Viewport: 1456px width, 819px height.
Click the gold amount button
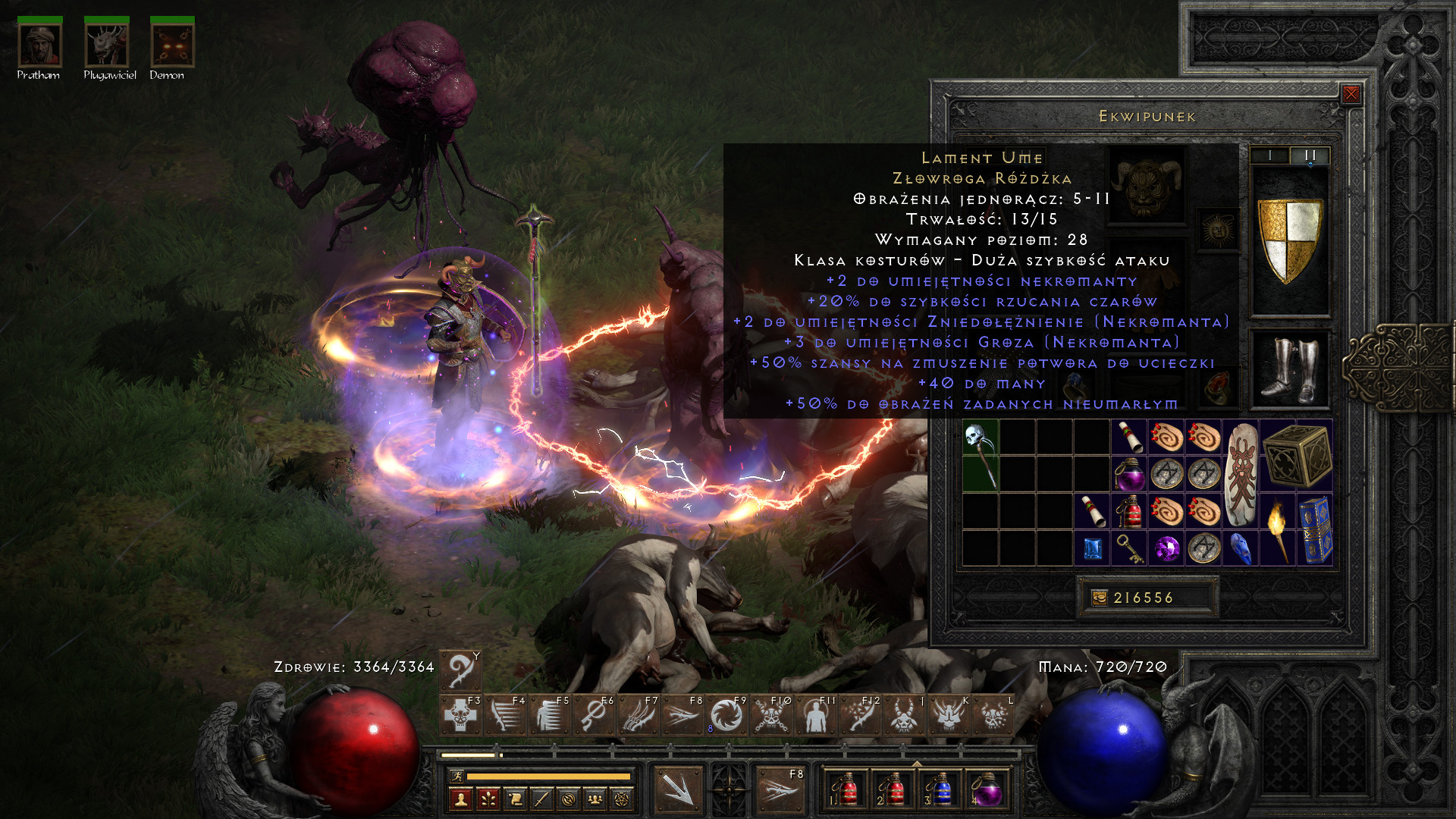1147,598
